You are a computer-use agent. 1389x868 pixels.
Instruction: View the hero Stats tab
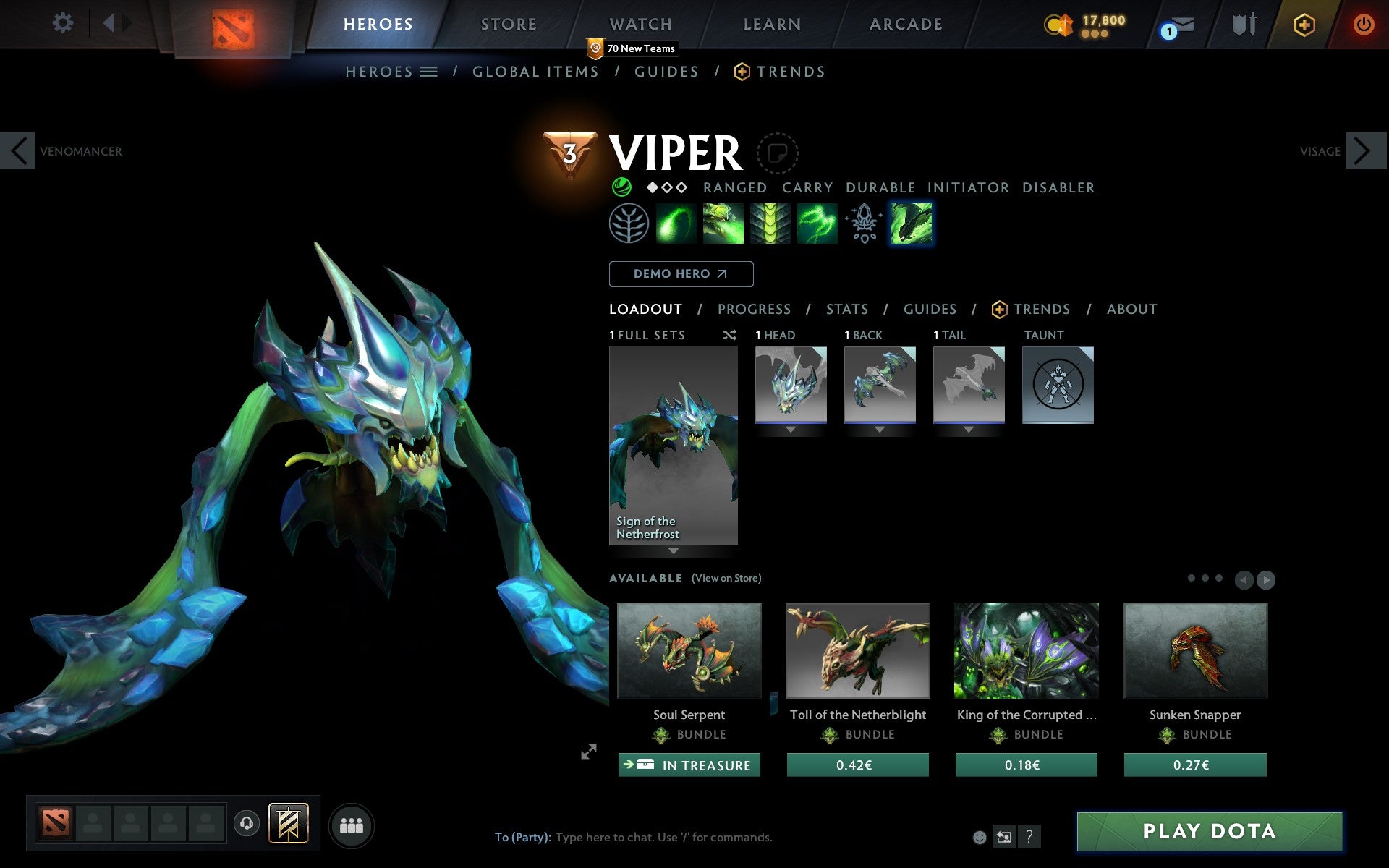[x=846, y=310]
